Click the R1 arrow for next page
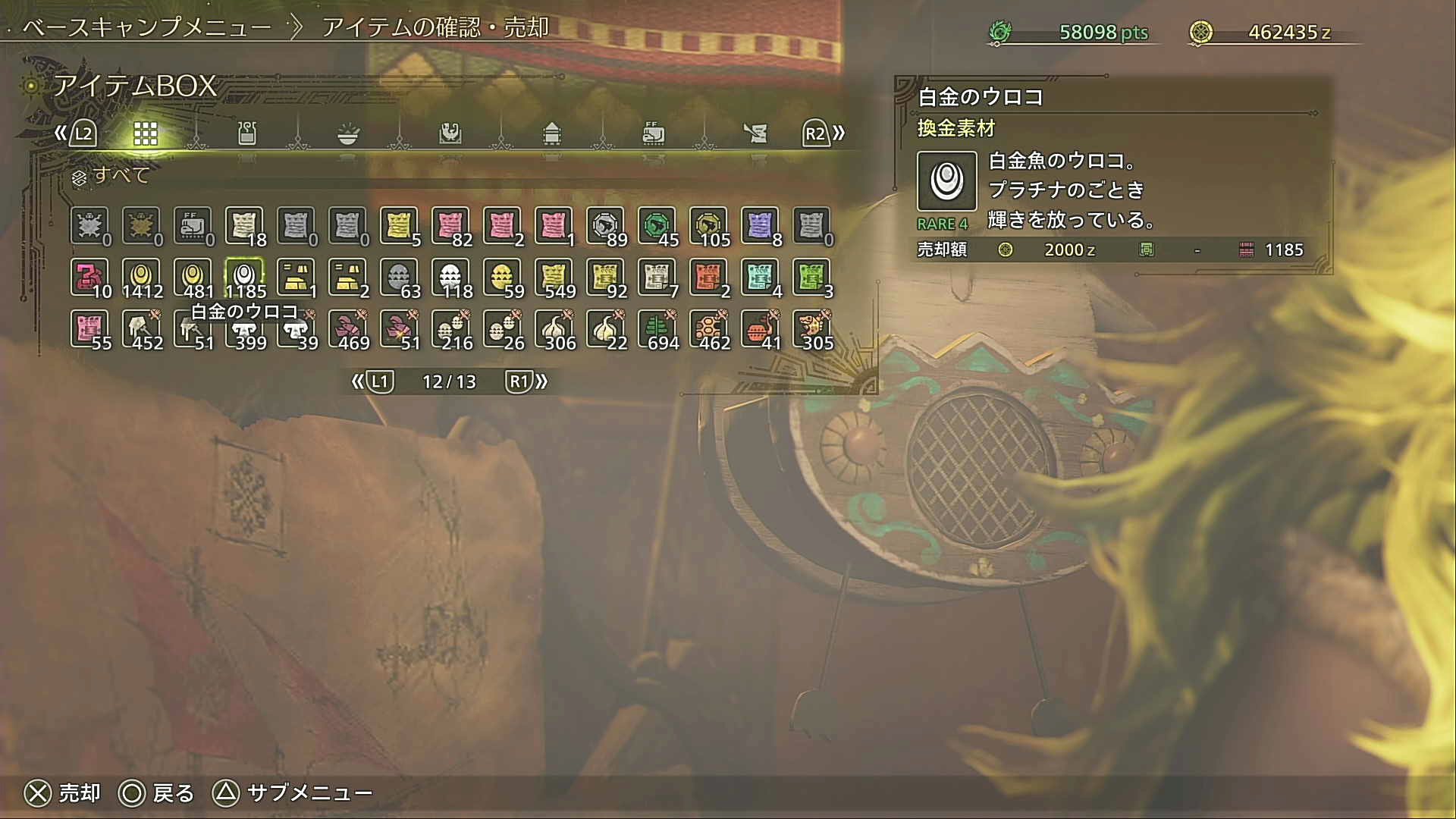 click(522, 381)
